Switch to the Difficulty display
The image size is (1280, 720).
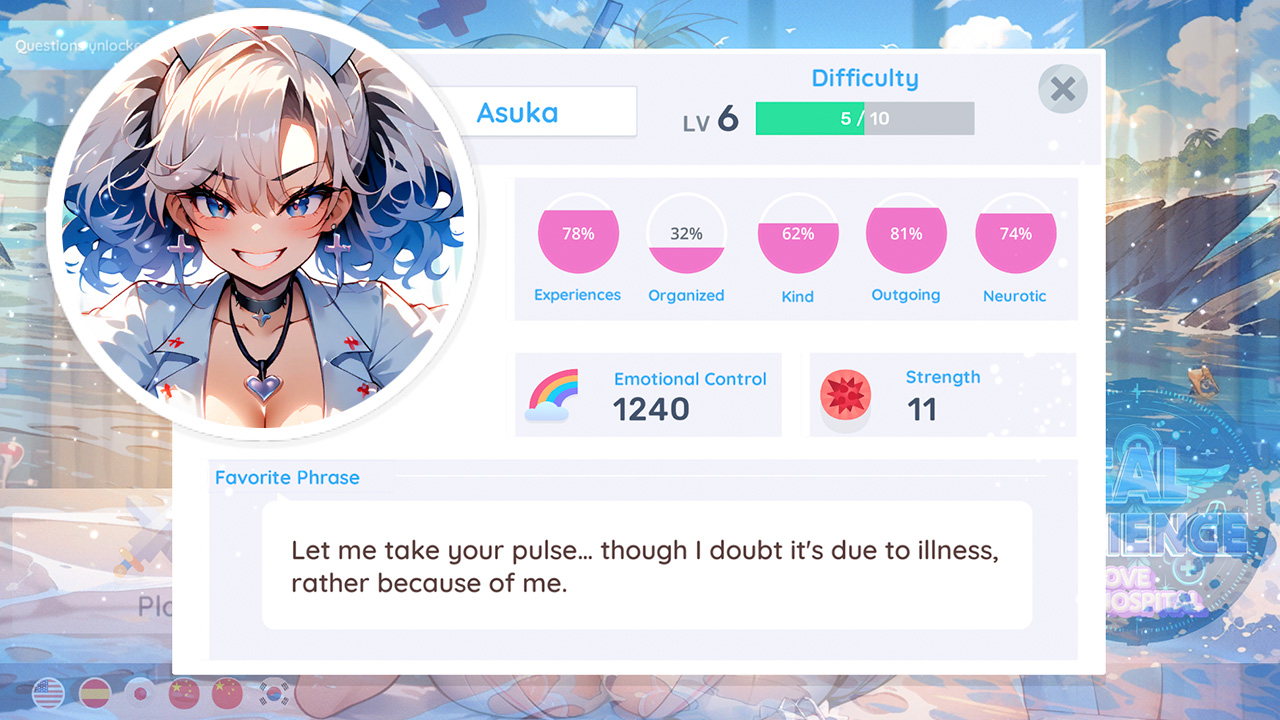coord(864,78)
